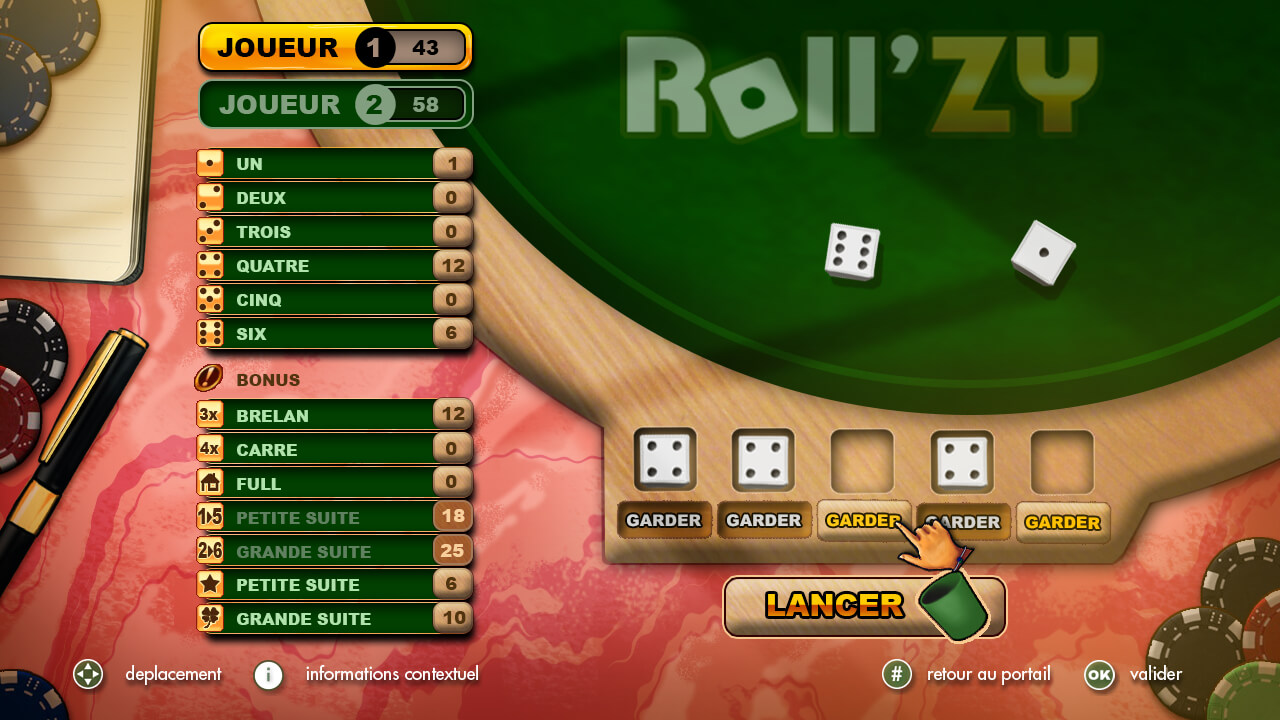
Task: Score the roll in QUATRE
Action: coord(334,266)
